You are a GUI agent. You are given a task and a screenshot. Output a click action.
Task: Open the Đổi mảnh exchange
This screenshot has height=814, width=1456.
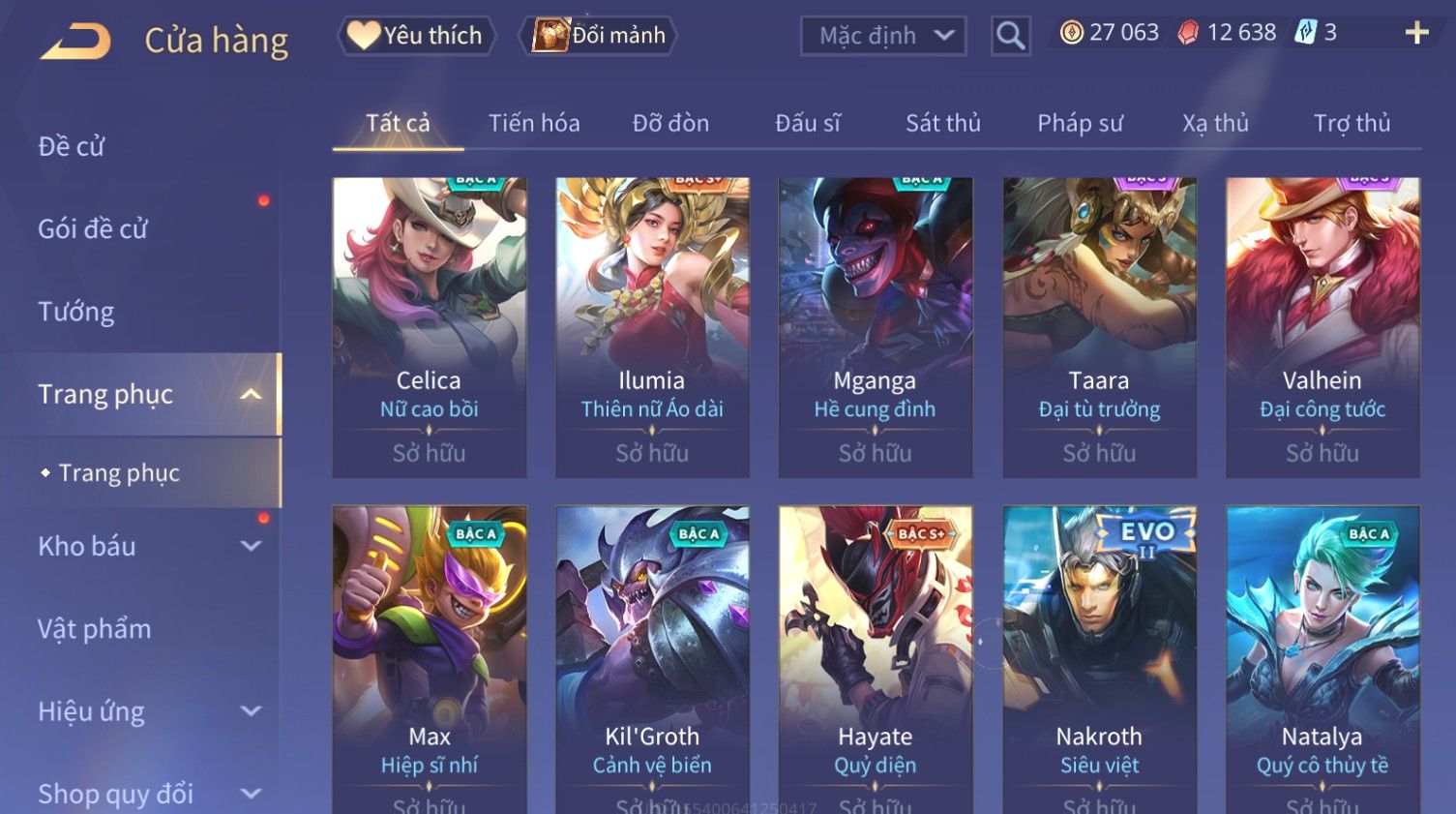(x=599, y=36)
